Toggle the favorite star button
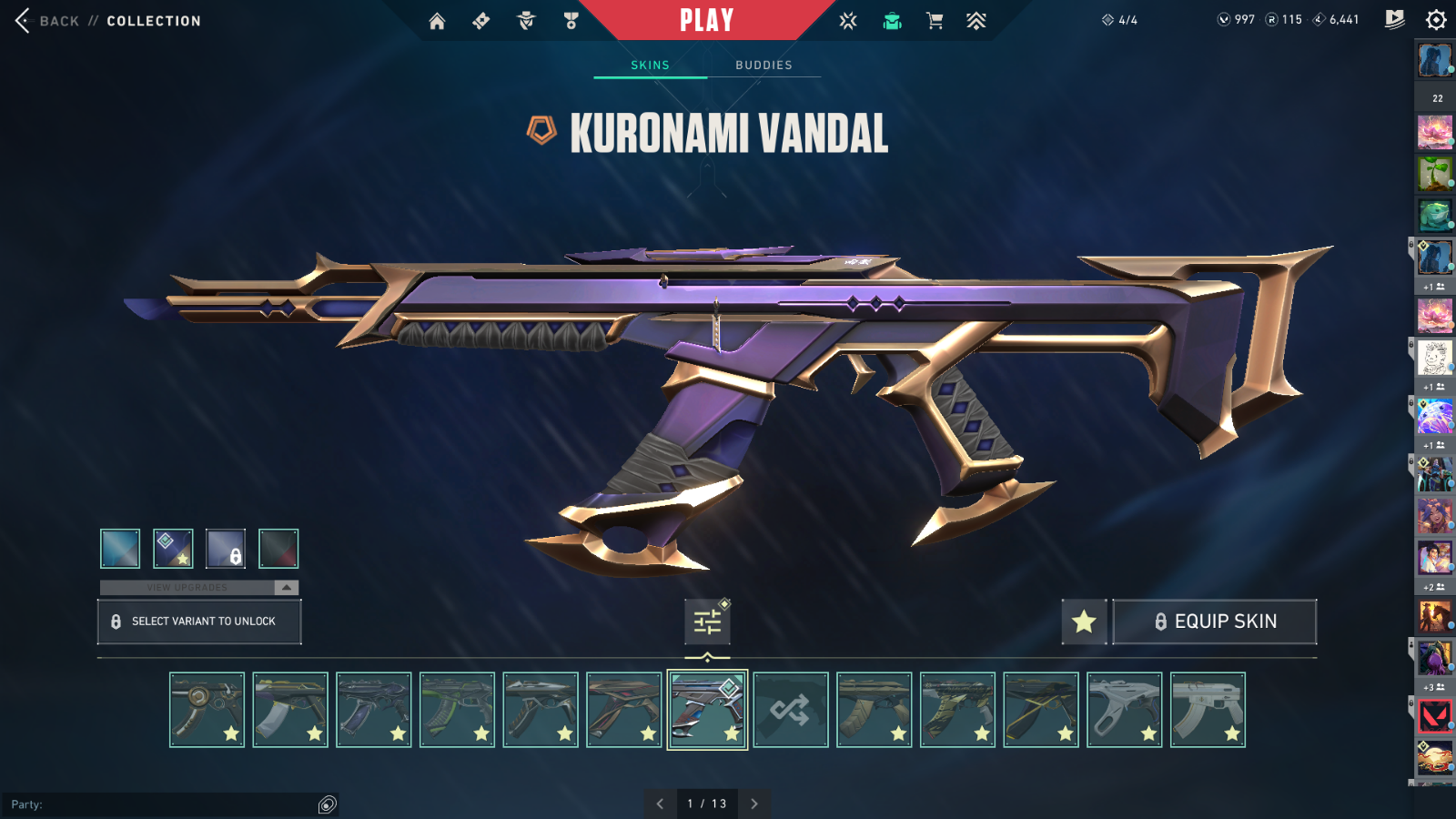 tap(1084, 622)
